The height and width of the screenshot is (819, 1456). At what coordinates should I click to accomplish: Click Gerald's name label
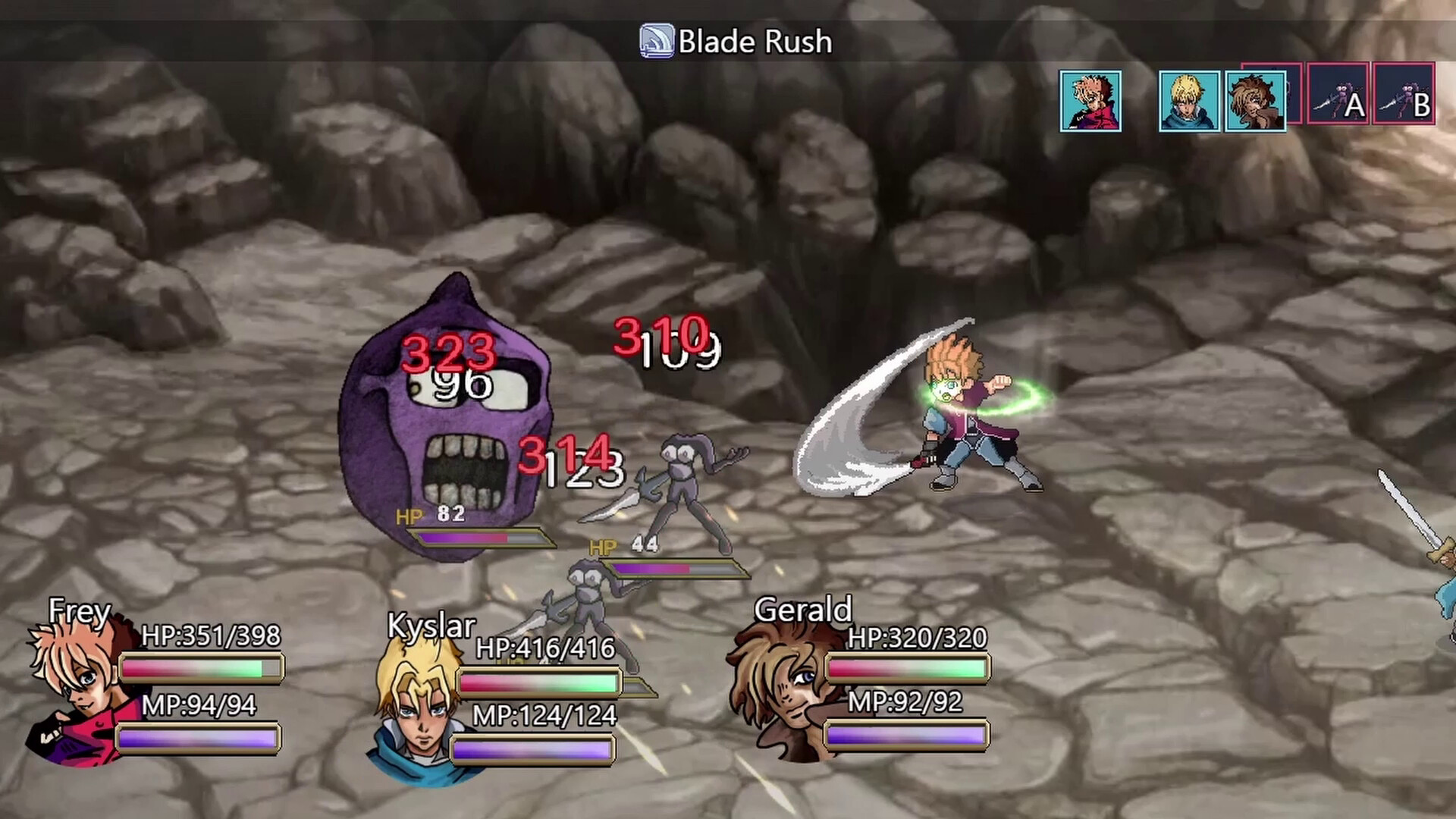[803, 611]
